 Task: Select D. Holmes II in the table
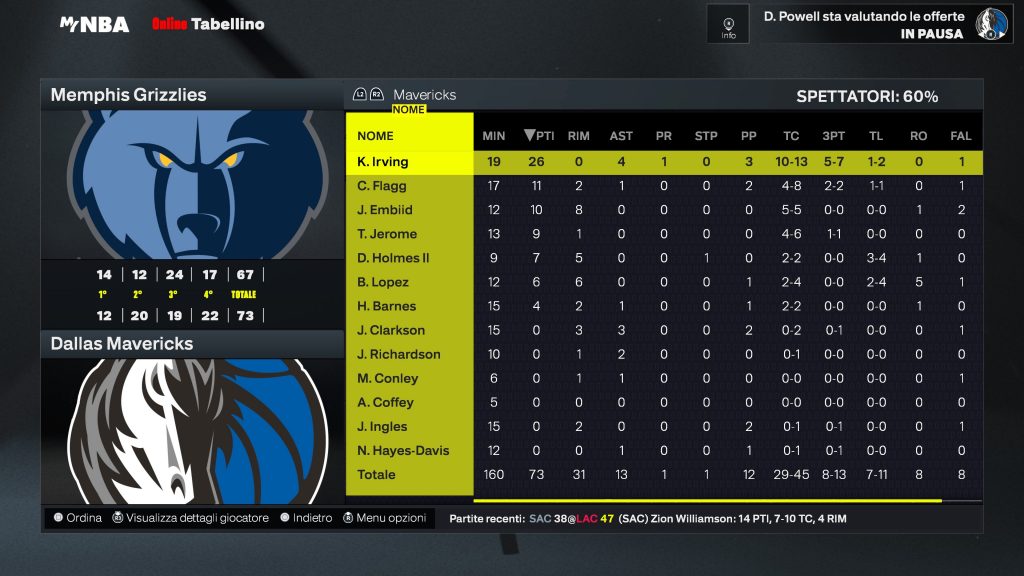click(x=393, y=258)
